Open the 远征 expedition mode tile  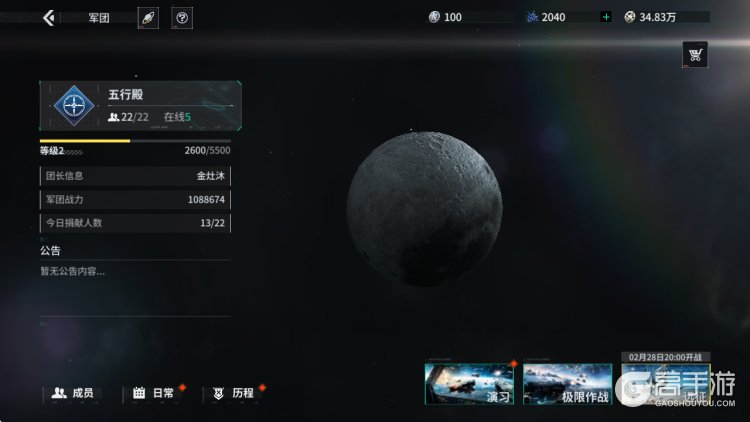coord(665,384)
